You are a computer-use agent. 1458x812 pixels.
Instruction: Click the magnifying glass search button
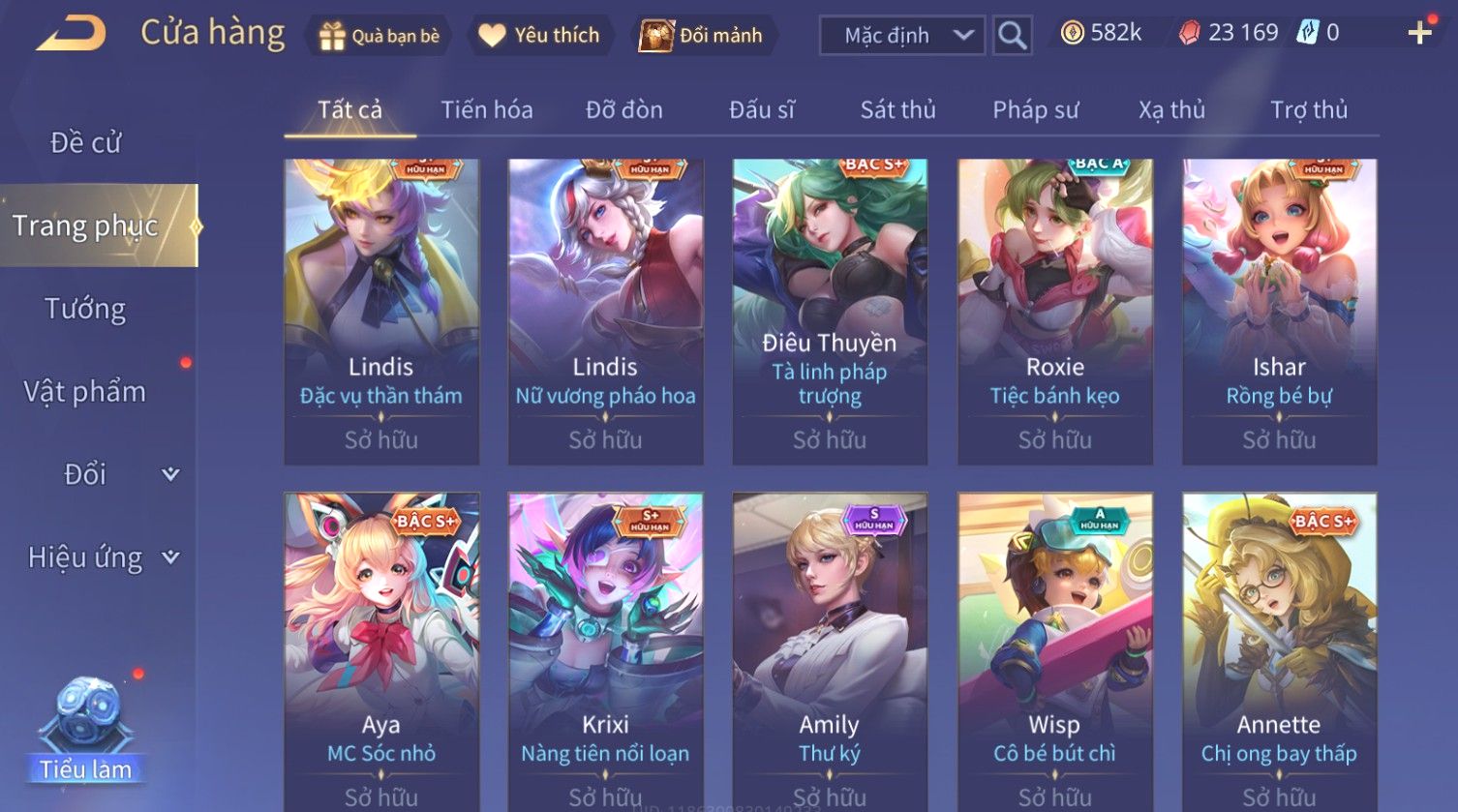click(x=1012, y=36)
